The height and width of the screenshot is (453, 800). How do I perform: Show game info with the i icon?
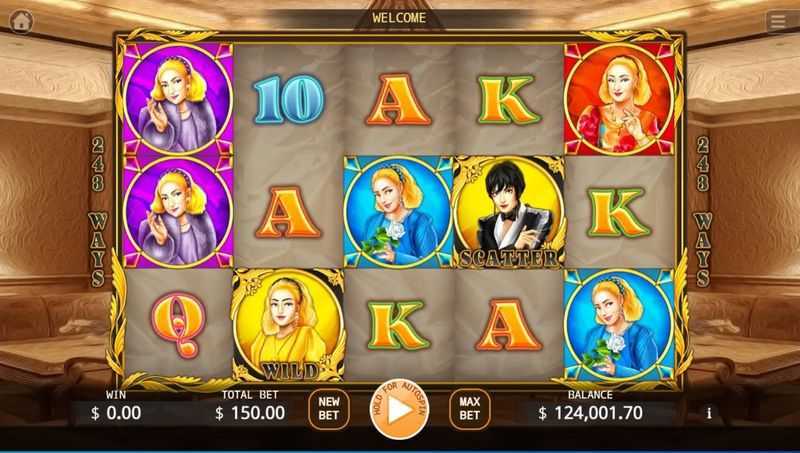click(x=709, y=412)
